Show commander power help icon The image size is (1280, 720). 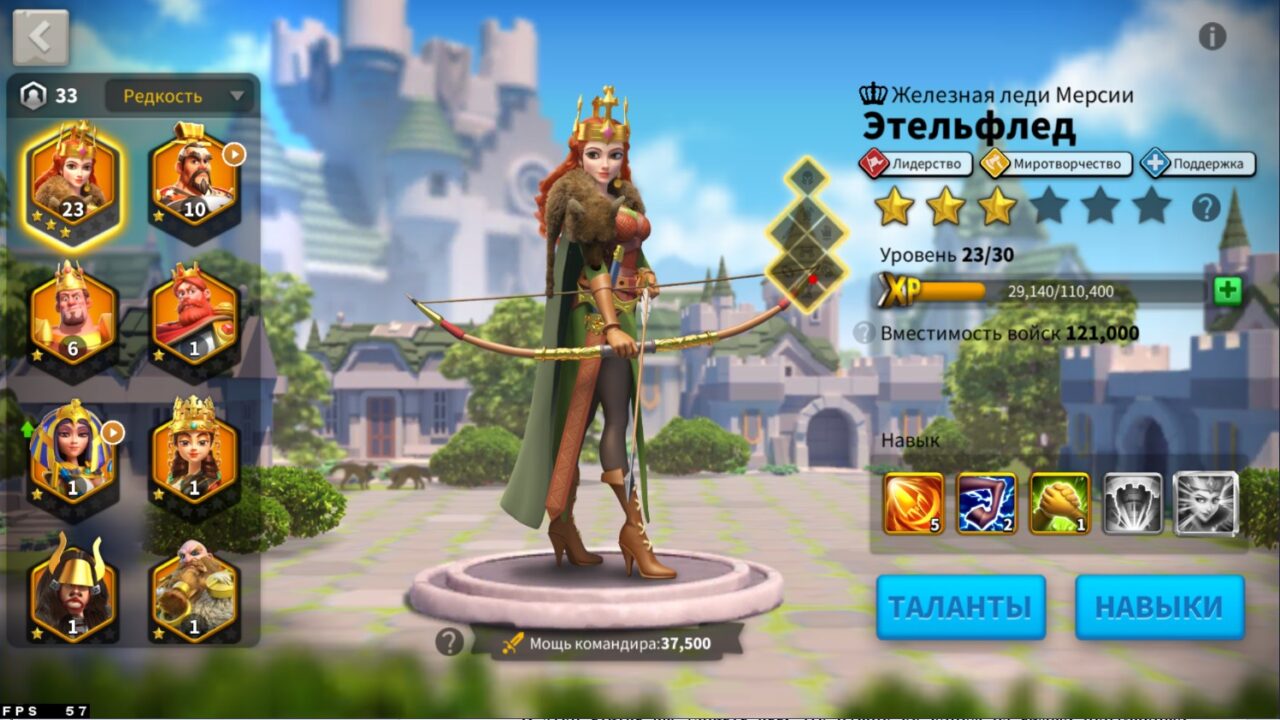[450, 642]
